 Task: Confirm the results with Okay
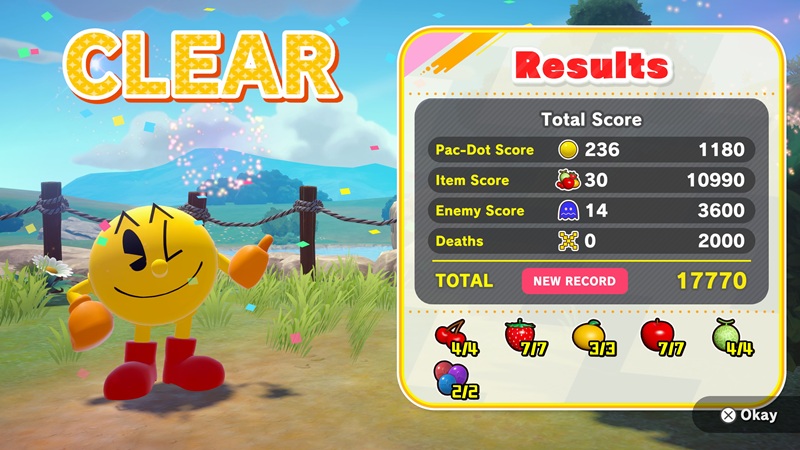[x=748, y=415]
